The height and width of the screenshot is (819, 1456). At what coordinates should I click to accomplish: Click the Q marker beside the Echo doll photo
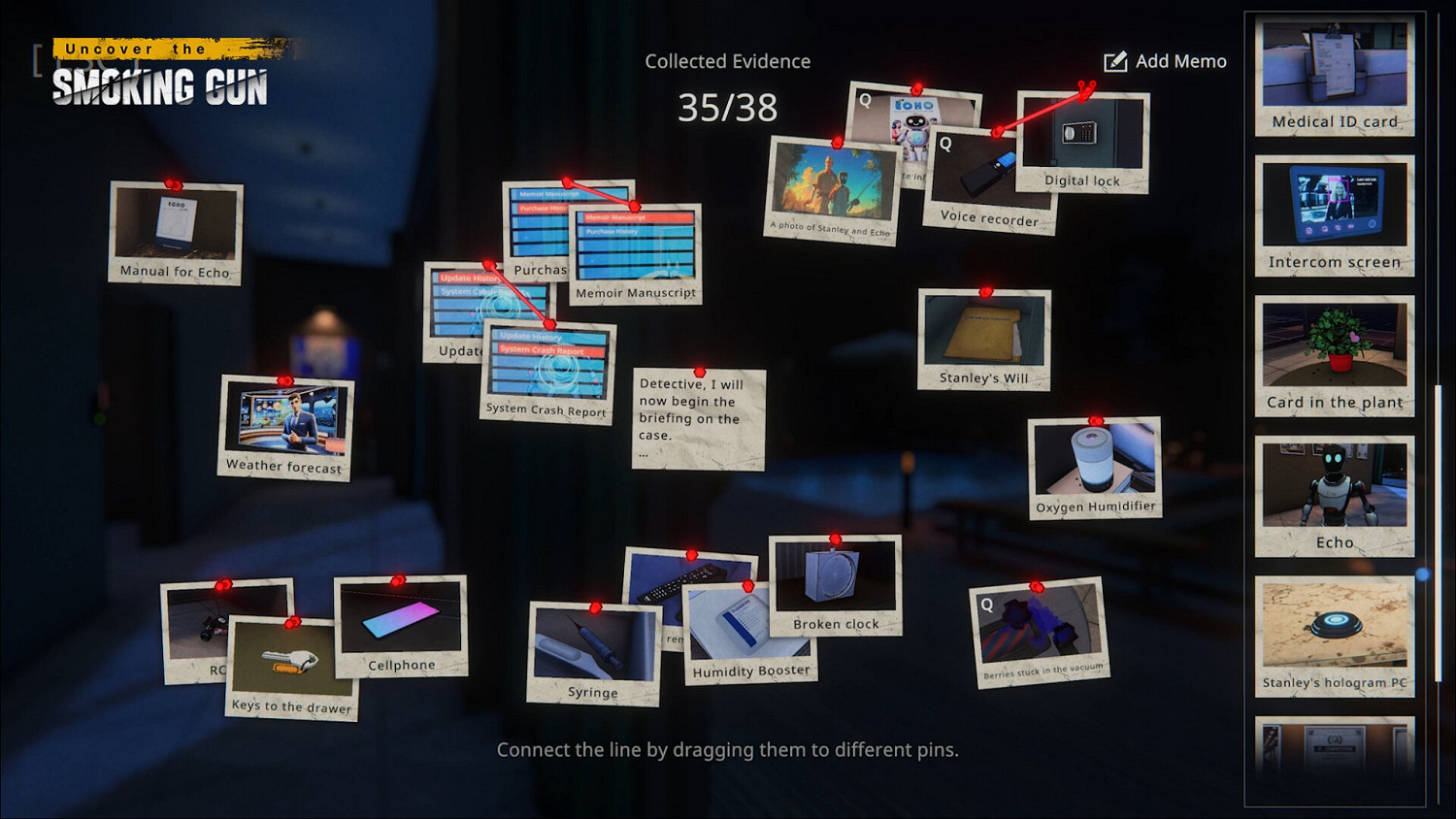click(864, 100)
